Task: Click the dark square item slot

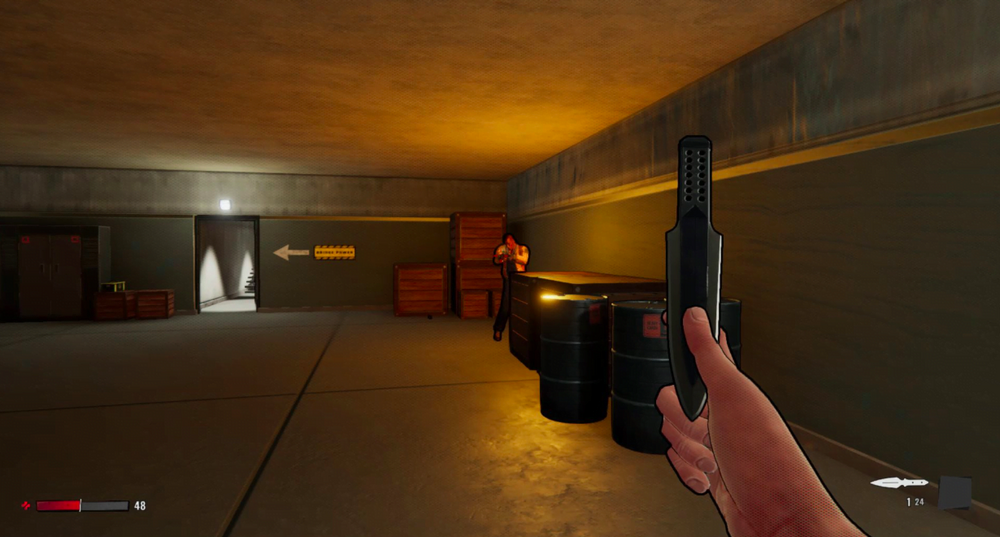Action: 954,492
